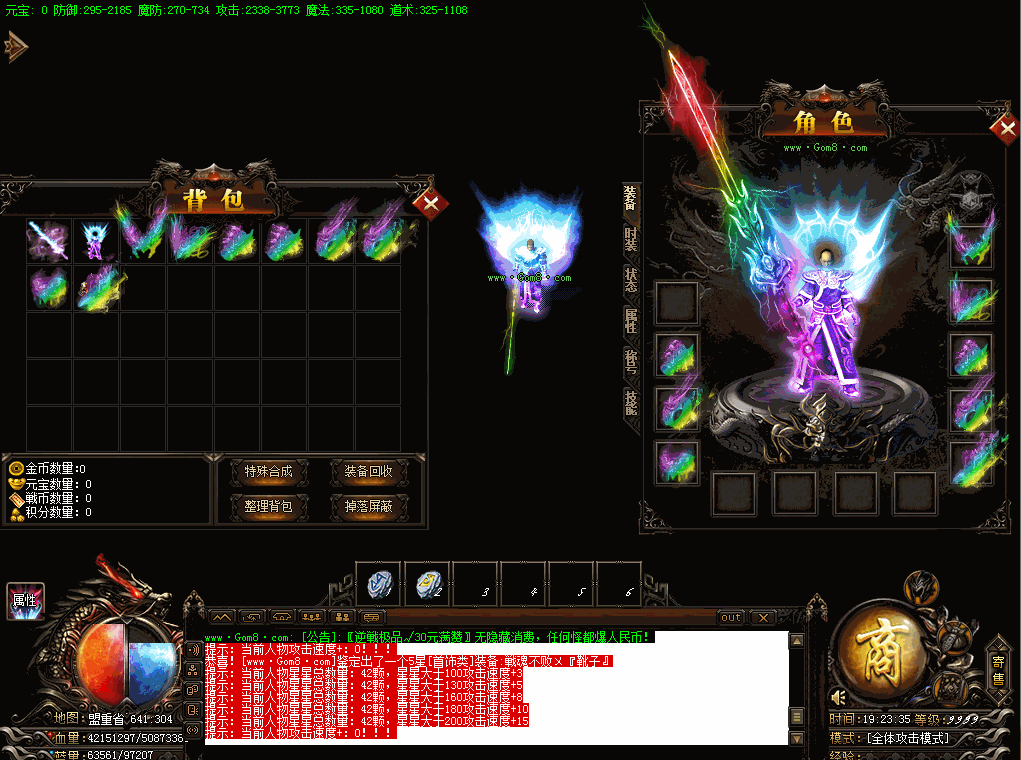The height and width of the screenshot is (760, 1021).
Task: Select the armored figure costume in the backpack
Action: pyautogui.click(x=95, y=241)
